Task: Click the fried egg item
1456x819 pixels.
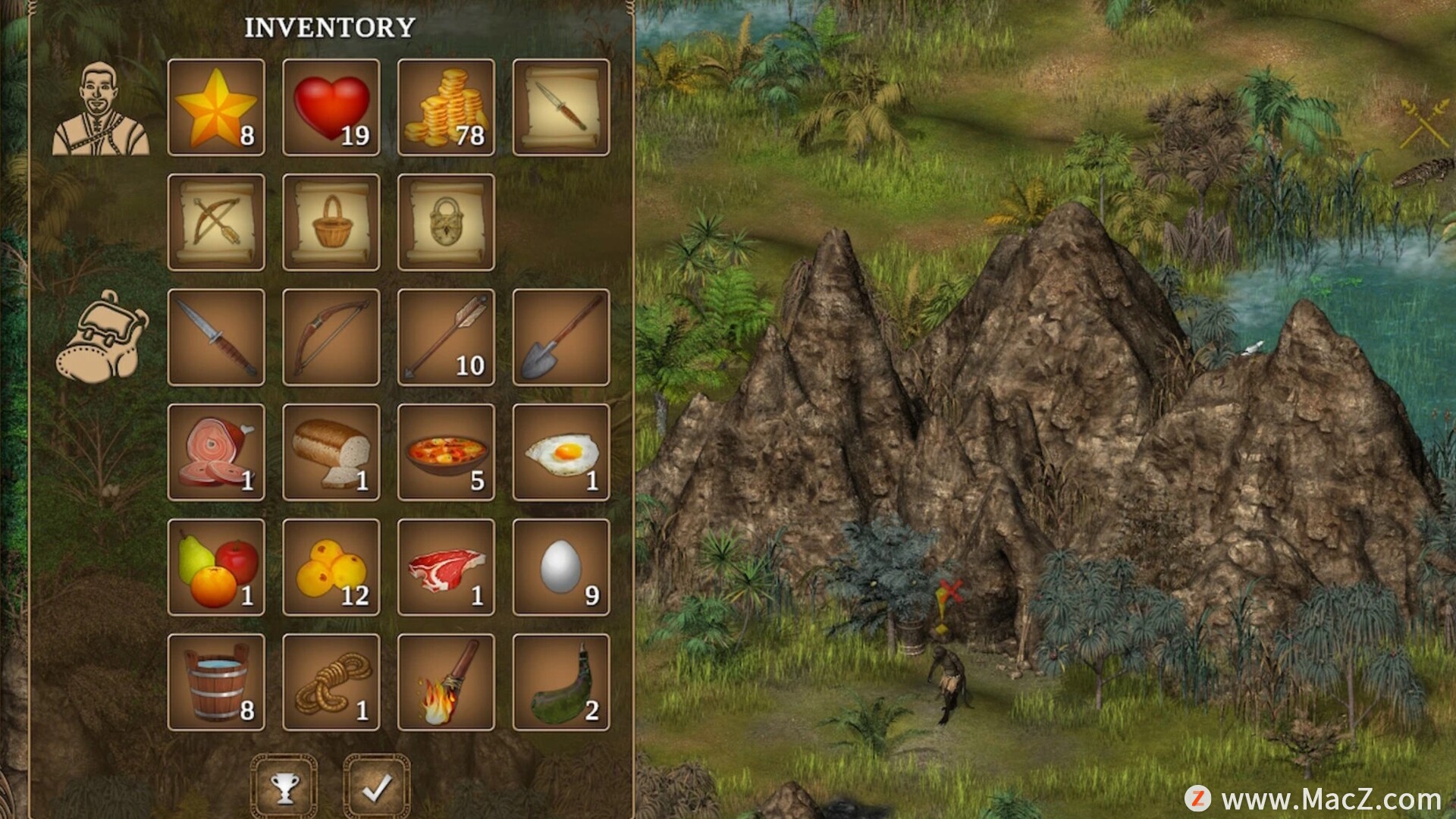Action: click(x=561, y=453)
